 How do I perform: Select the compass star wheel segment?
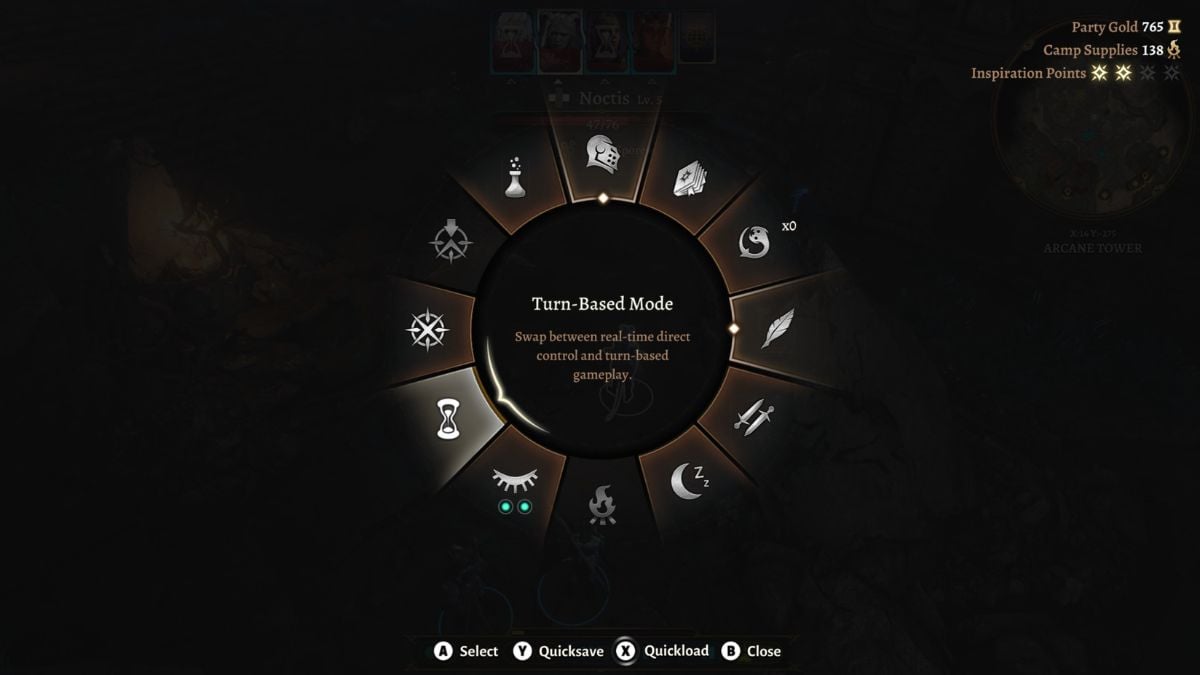pos(427,330)
